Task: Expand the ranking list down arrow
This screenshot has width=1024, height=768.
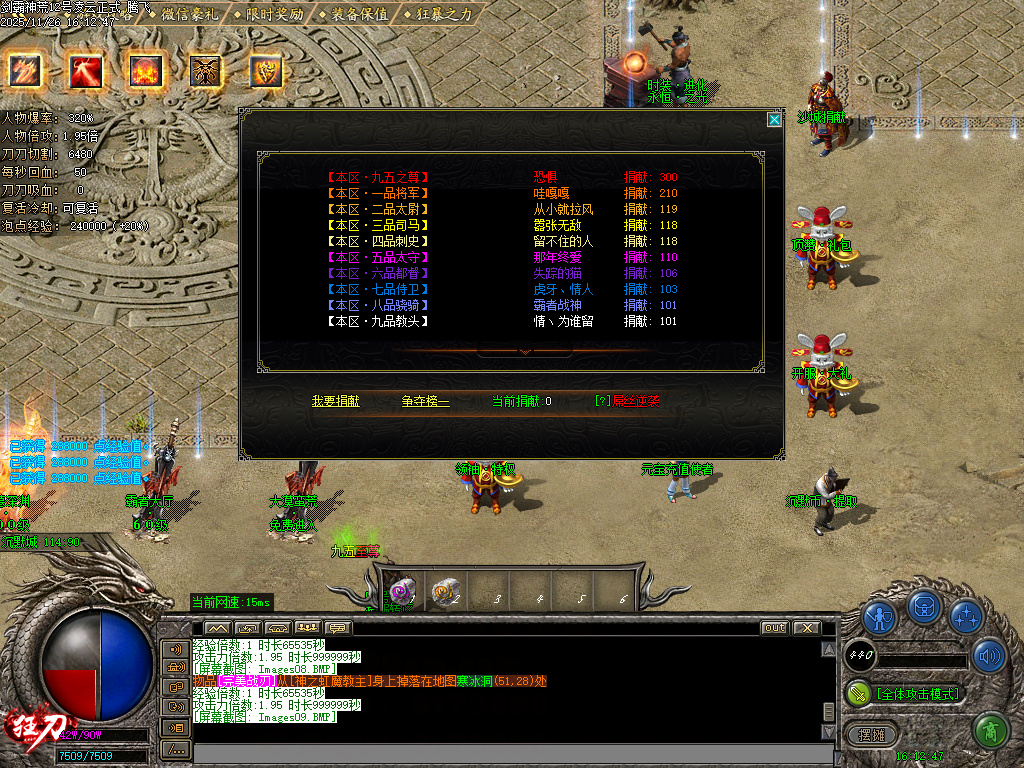Action: tap(524, 352)
